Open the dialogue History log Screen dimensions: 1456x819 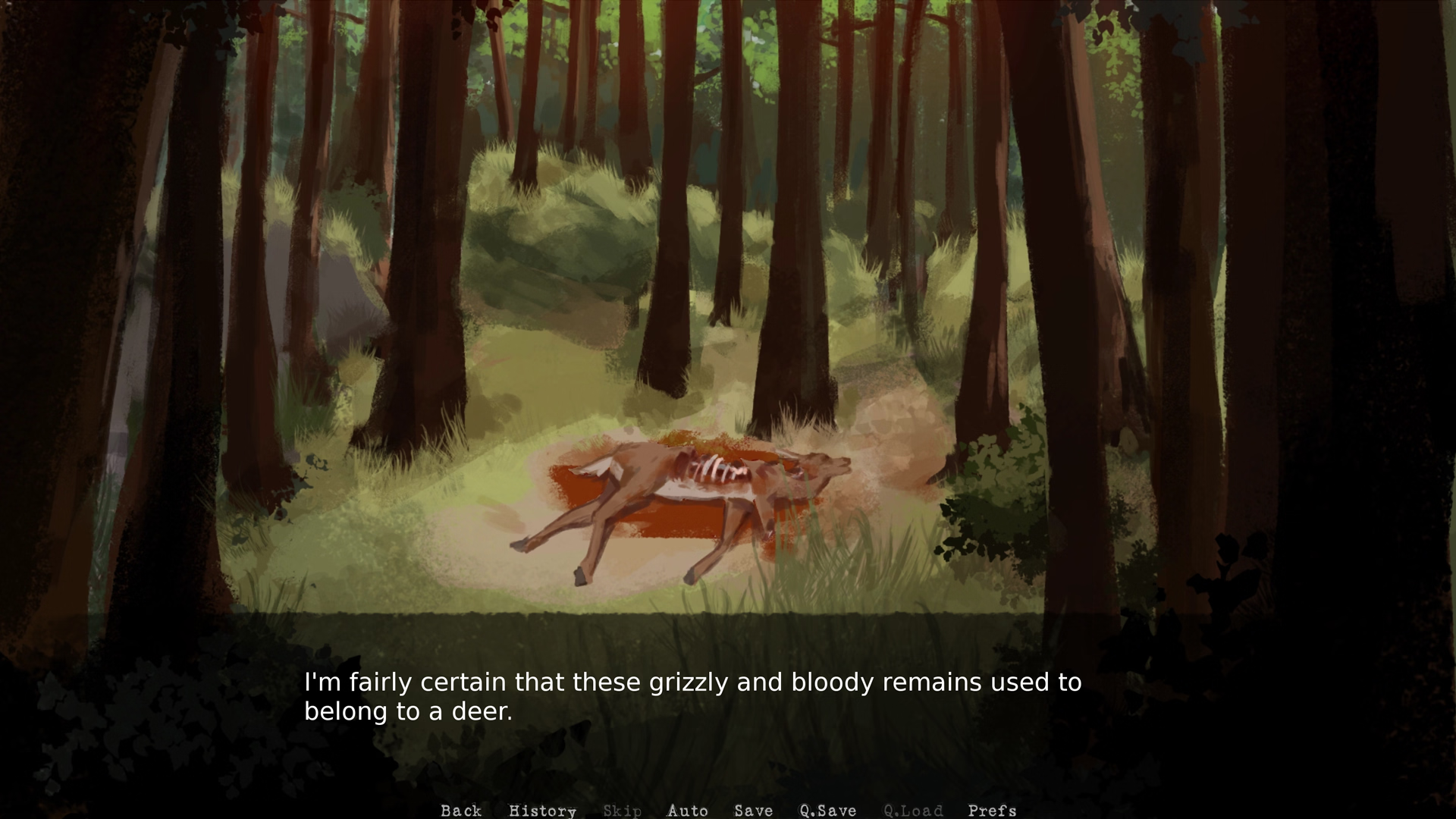542,811
